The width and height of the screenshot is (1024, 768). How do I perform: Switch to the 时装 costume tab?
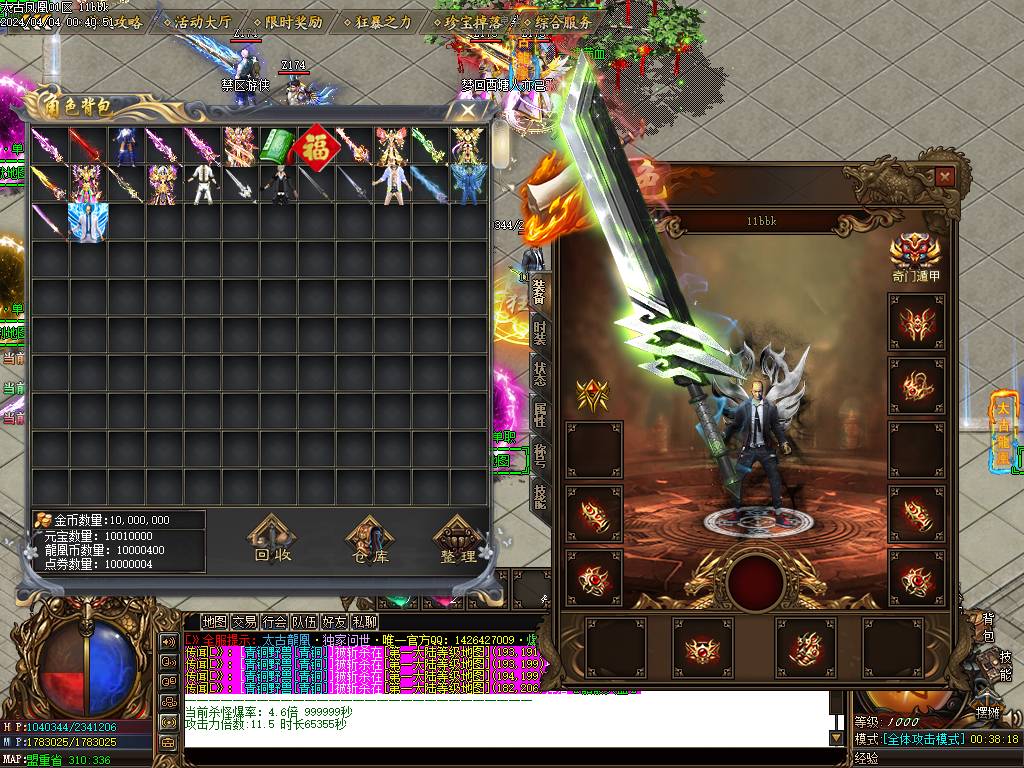[540, 331]
